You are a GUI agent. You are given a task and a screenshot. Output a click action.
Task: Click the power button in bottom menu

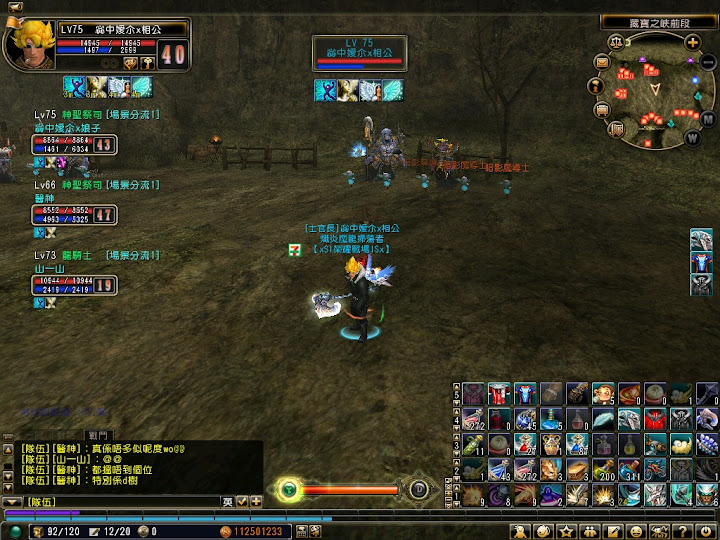point(706,529)
